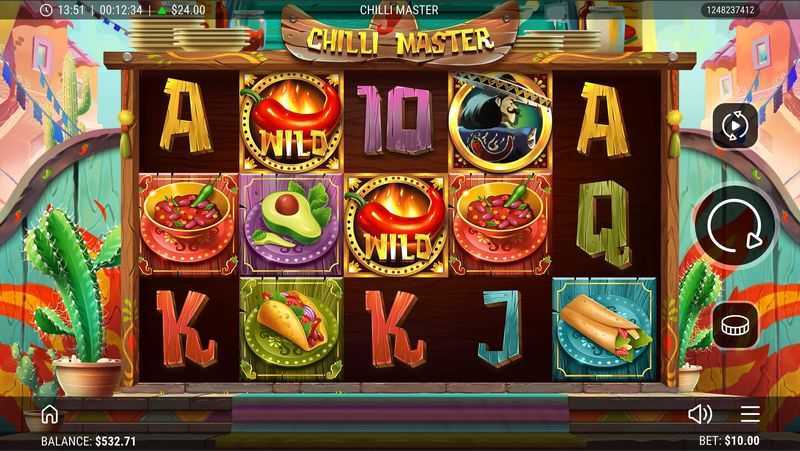This screenshot has height=451, width=800.
Task: Go to the home lobby
Action: (49, 414)
